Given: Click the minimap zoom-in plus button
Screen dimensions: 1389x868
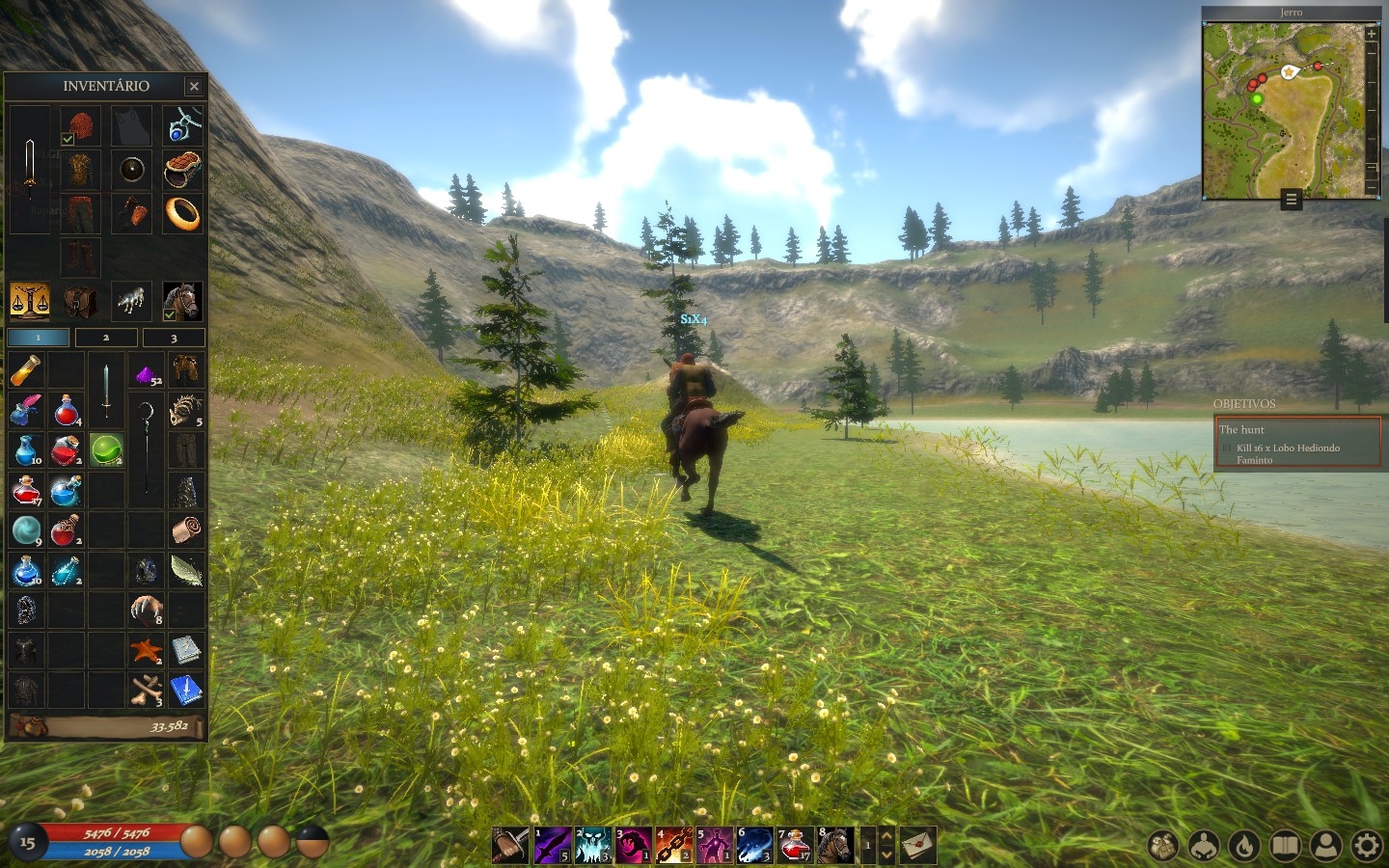Looking at the screenshot, I should coord(1372,34).
